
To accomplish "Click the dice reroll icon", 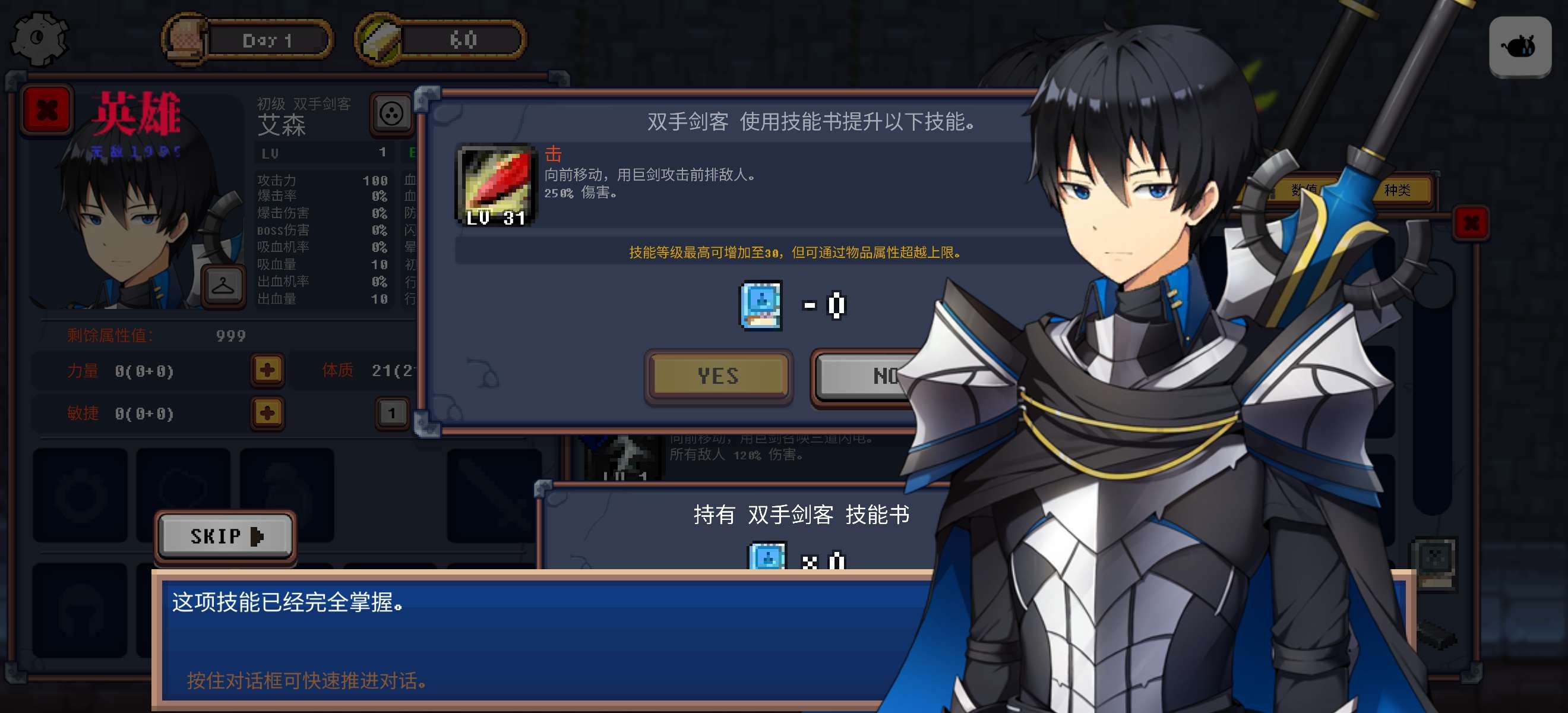I will (391, 113).
